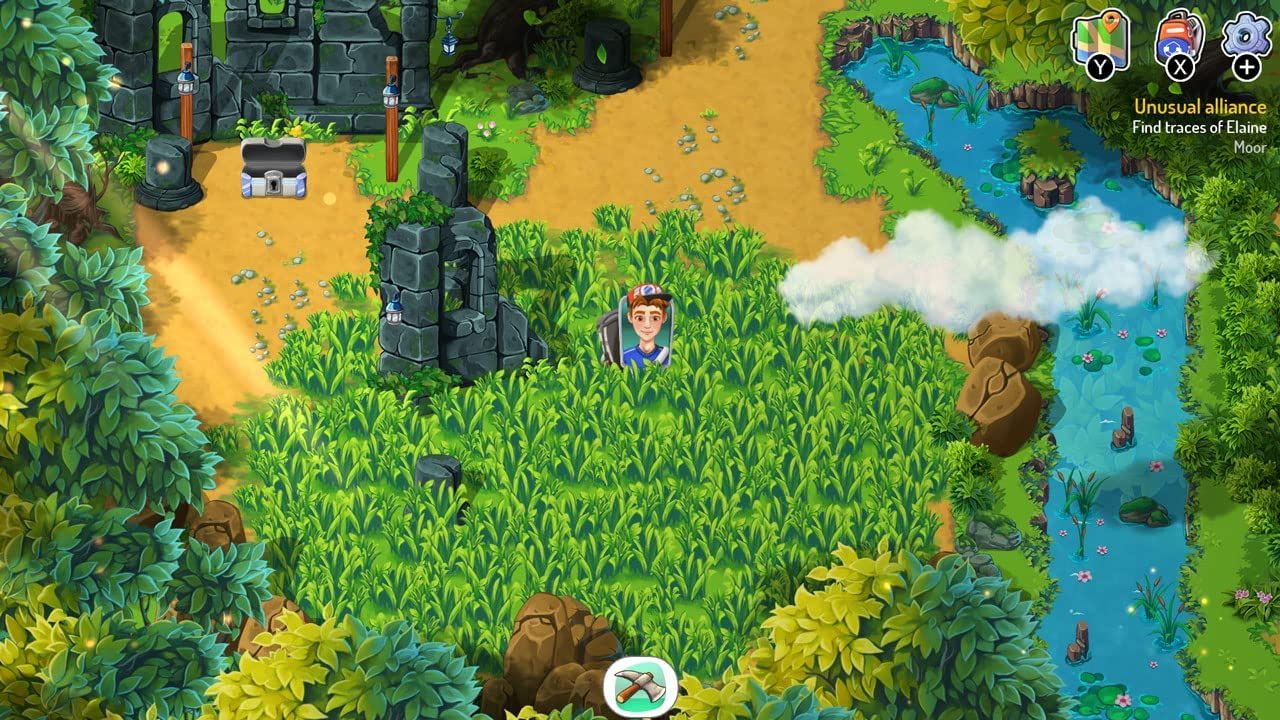The height and width of the screenshot is (720, 1280).
Task: Select the Moor location label
Action: [x=1252, y=147]
